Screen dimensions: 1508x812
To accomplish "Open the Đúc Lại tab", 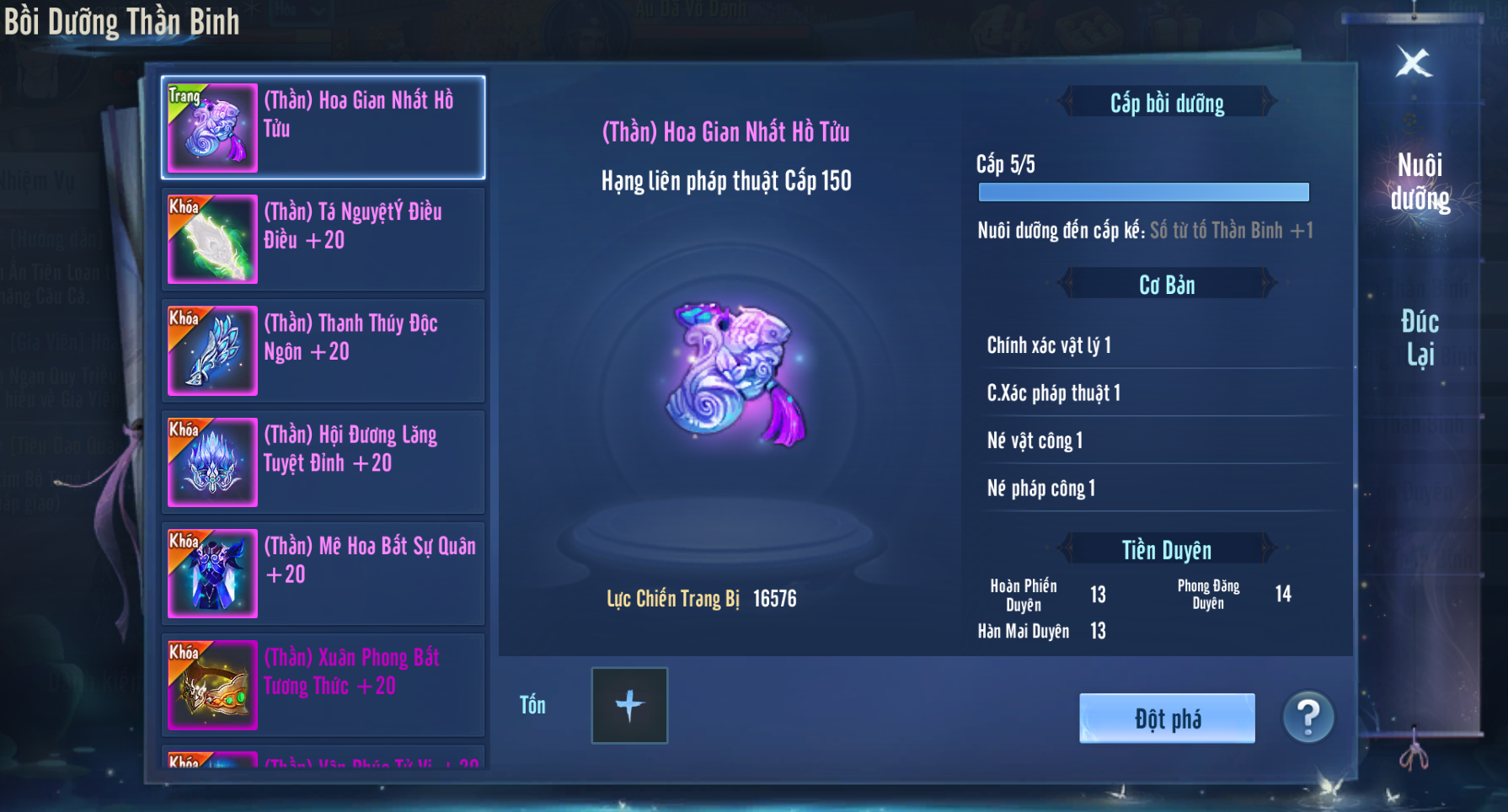I will point(1420,337).
